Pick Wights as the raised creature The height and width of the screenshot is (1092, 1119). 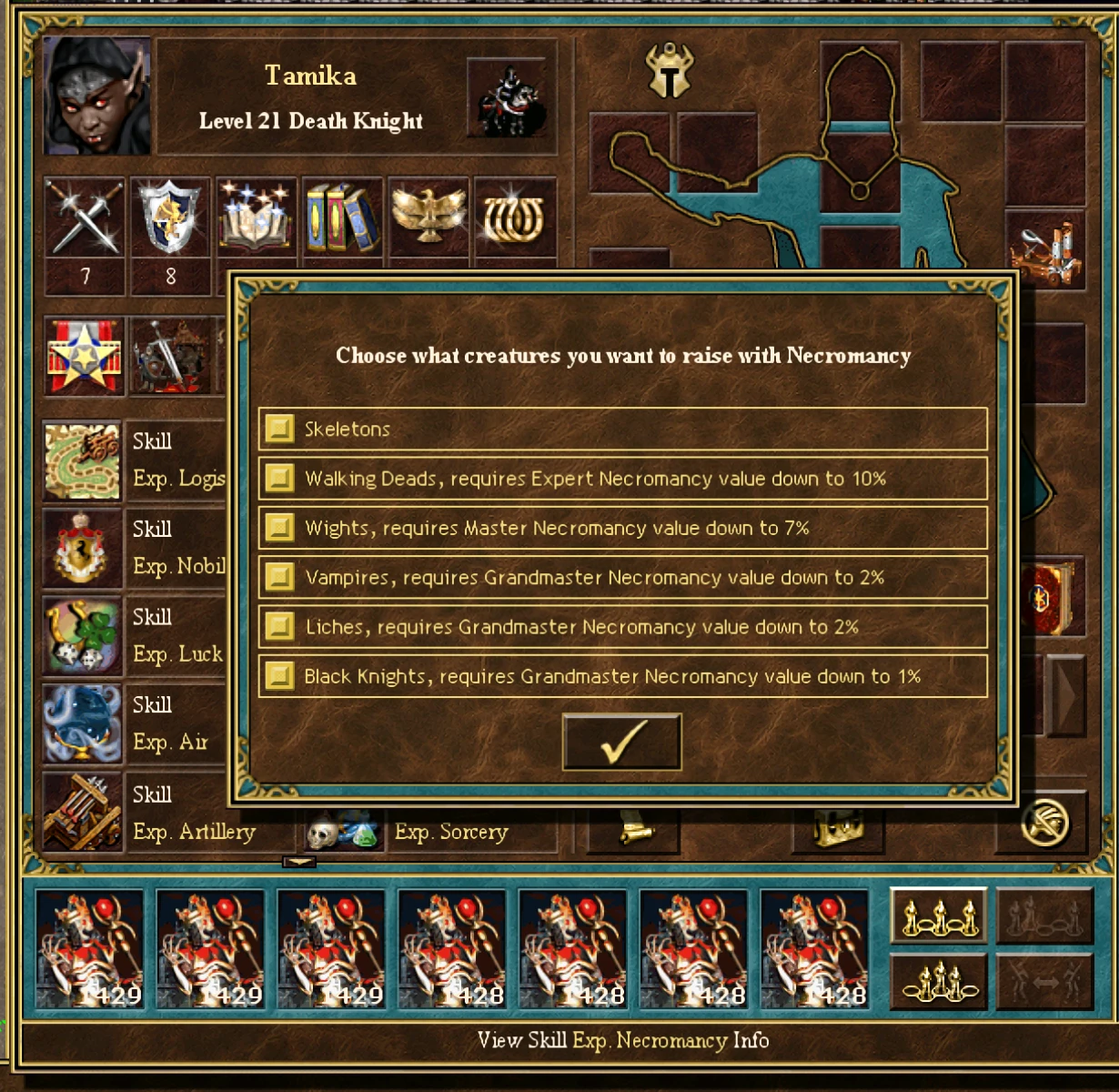[279, 528]
